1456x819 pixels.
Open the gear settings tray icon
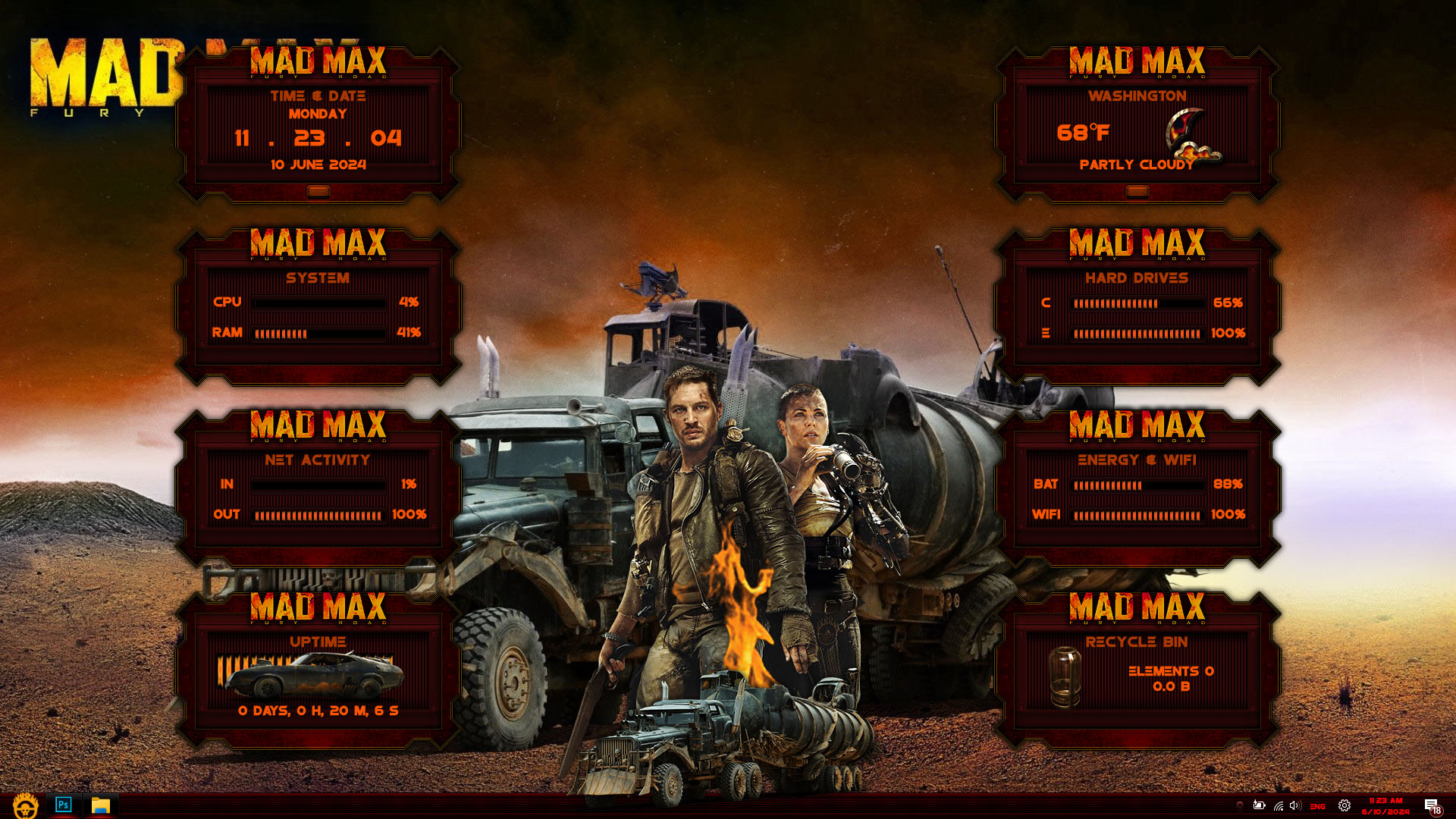[1345, 805]
